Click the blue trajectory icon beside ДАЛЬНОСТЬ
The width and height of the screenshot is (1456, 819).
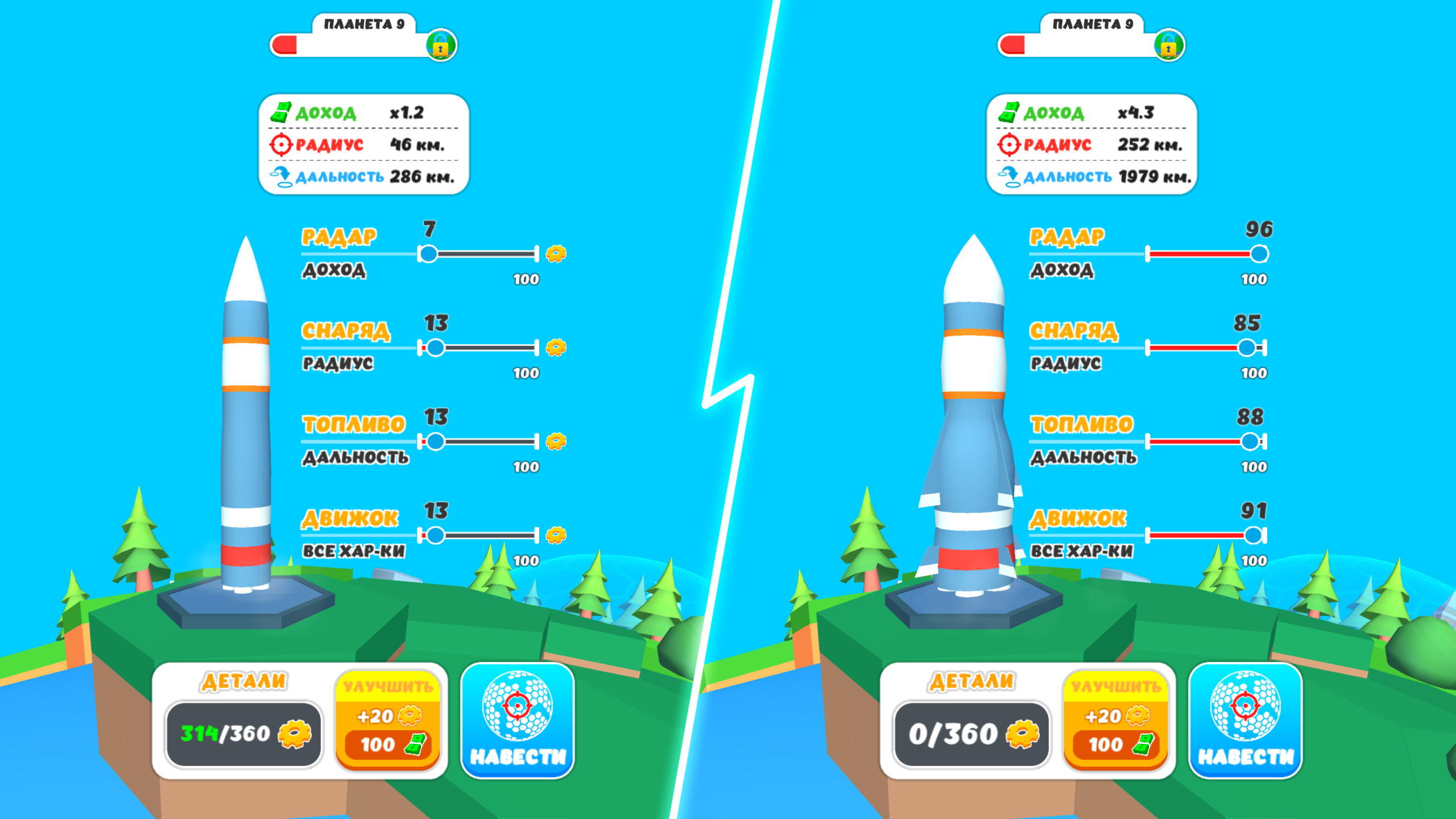280,176
